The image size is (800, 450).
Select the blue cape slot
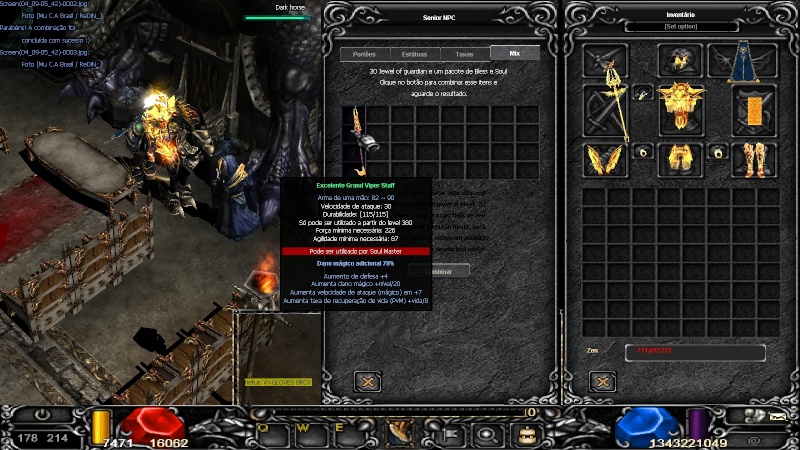[741, 60]
